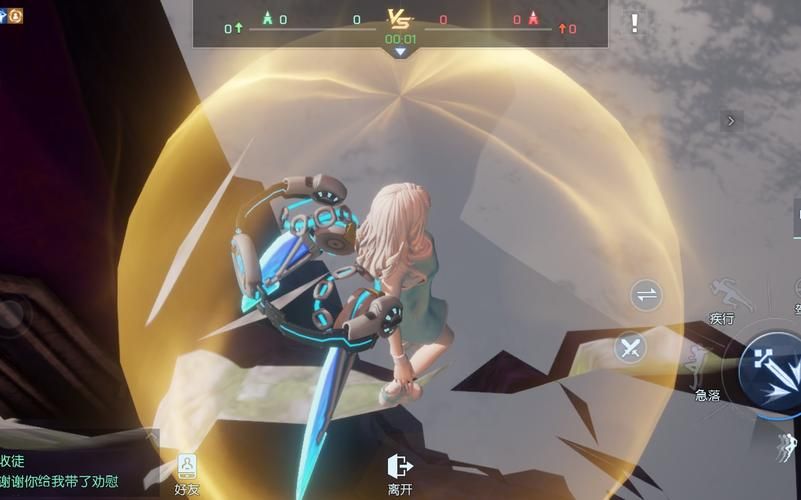This screenshot has width=801, height=500.
Task: Expand the side panel arrow
Action: [x=732, y=121]
